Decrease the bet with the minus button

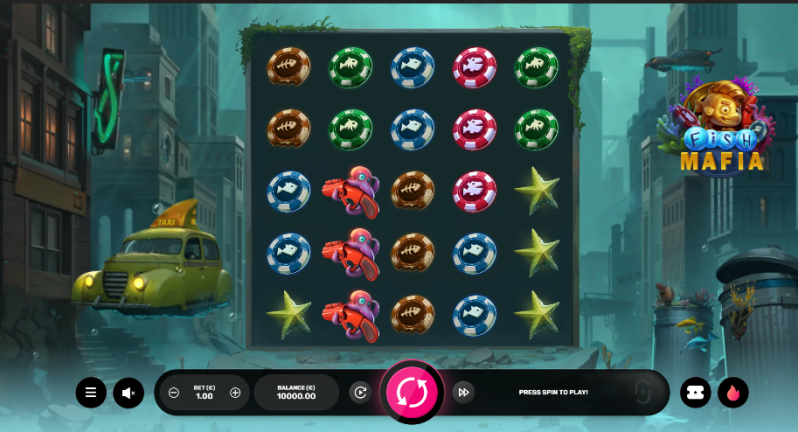click(174, 393)
